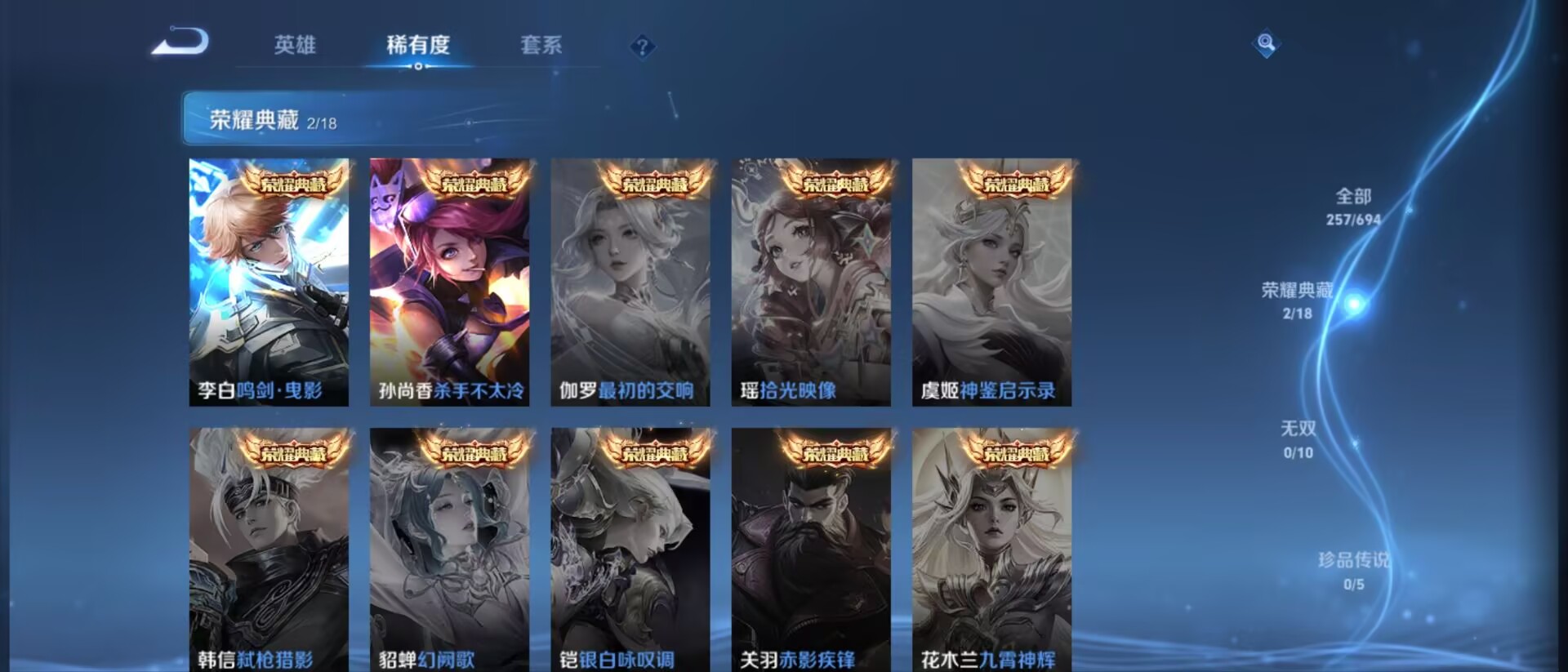Image resolution: width=1568 pixels, height=672 pixels.
Task: Pick 韩信 弑枪猎影 skin card
Action: 269,550
